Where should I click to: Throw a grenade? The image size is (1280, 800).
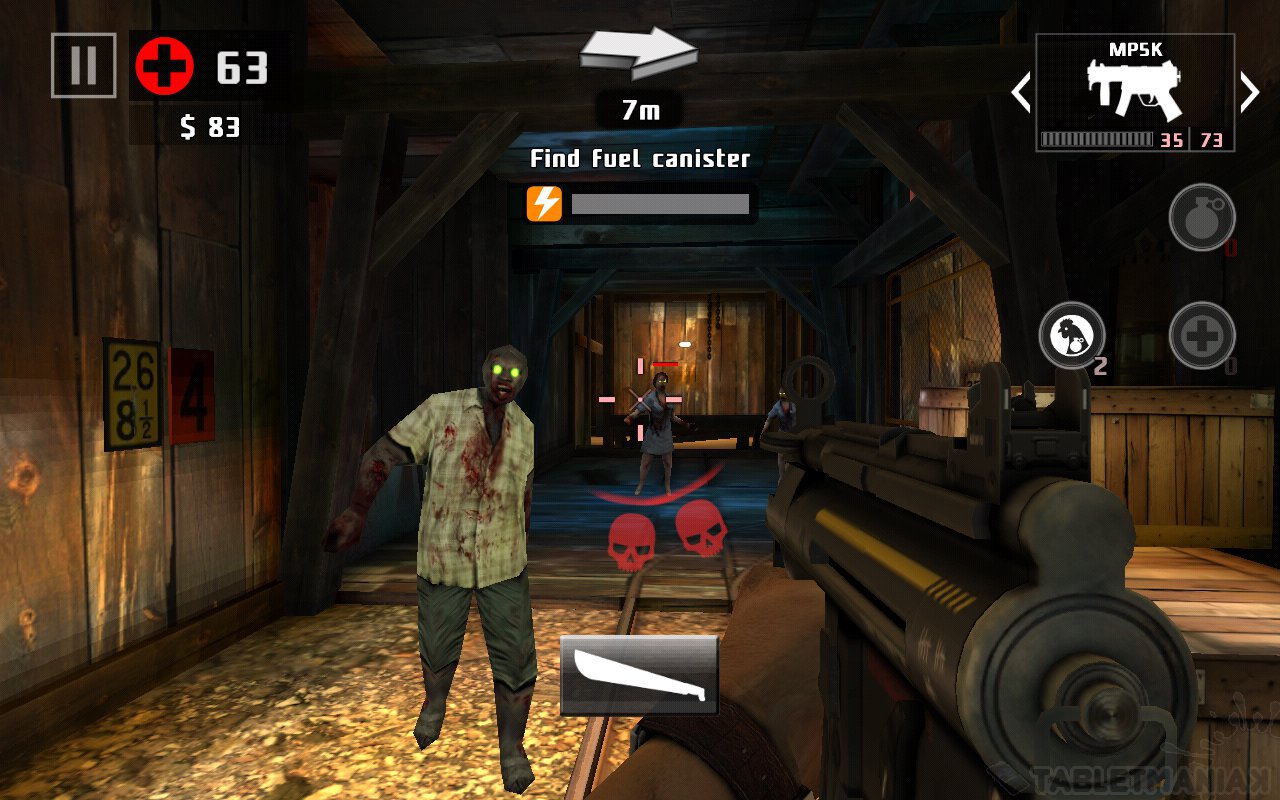click(x=1202, y=217)
